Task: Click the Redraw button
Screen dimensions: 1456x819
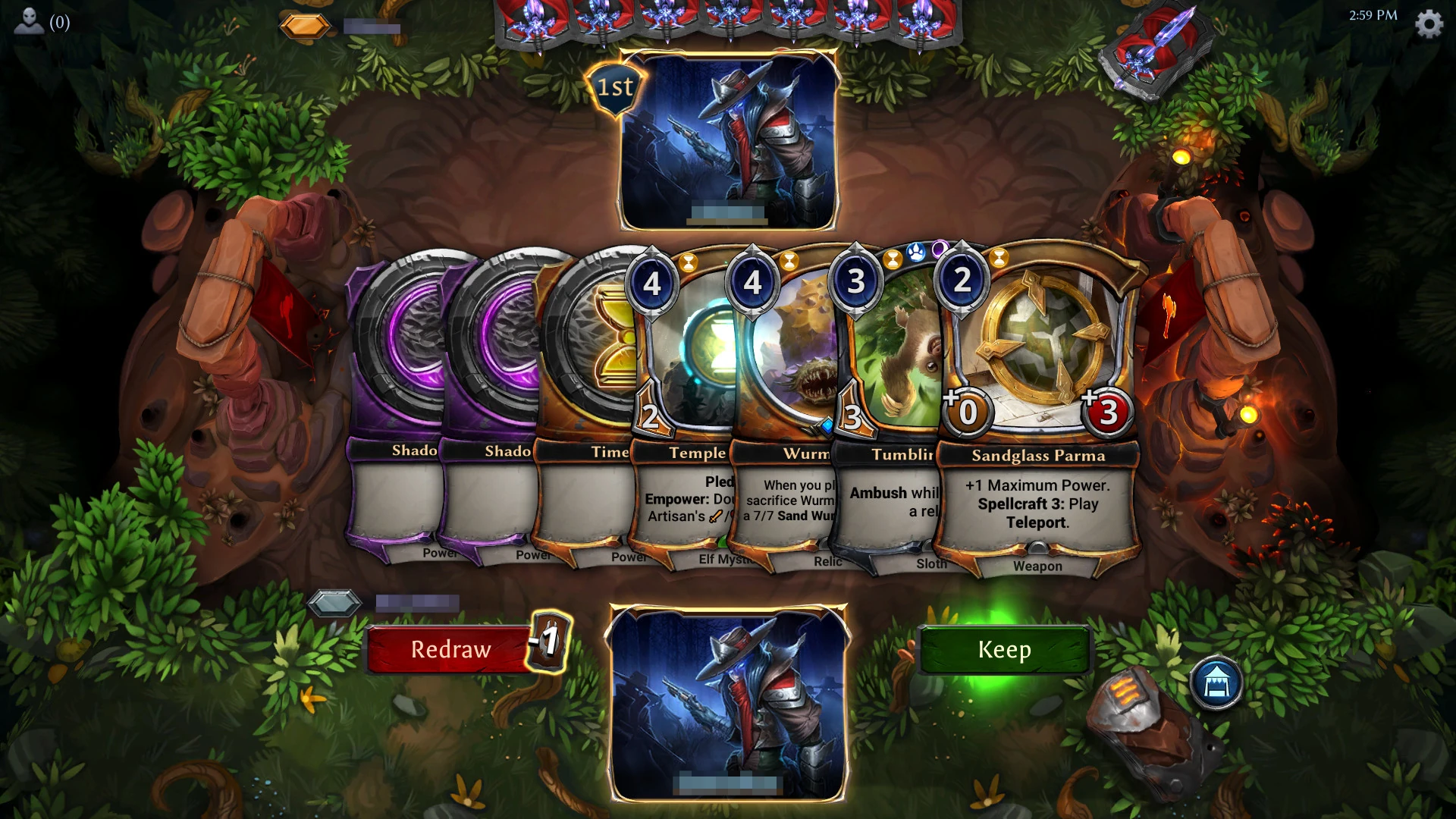Action: click(x=448, y=649)
